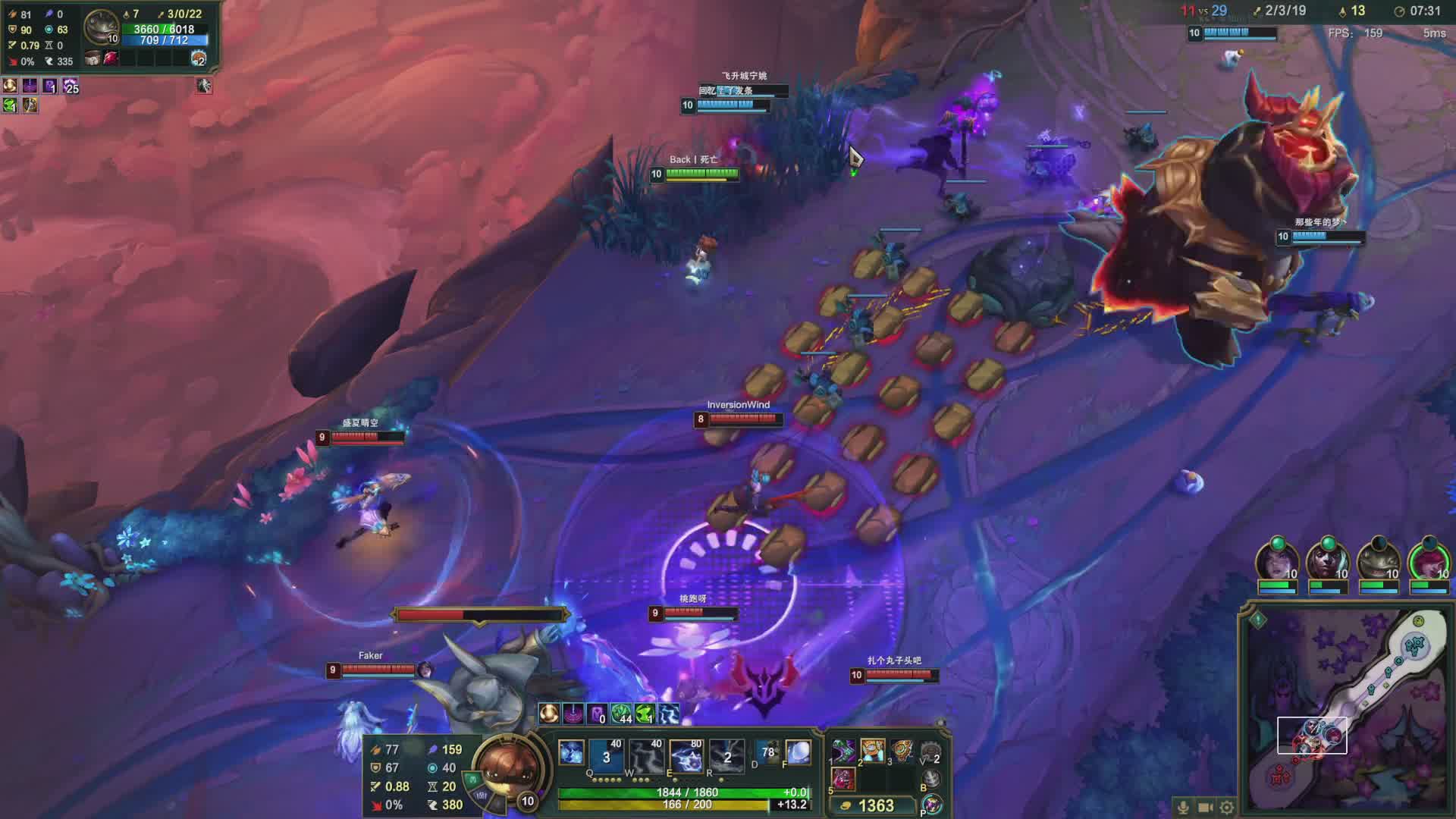Cast the W lightning ability
The width and height of the screenshot is (1456, 819).
pyautogui.click(x=645, y=755)
